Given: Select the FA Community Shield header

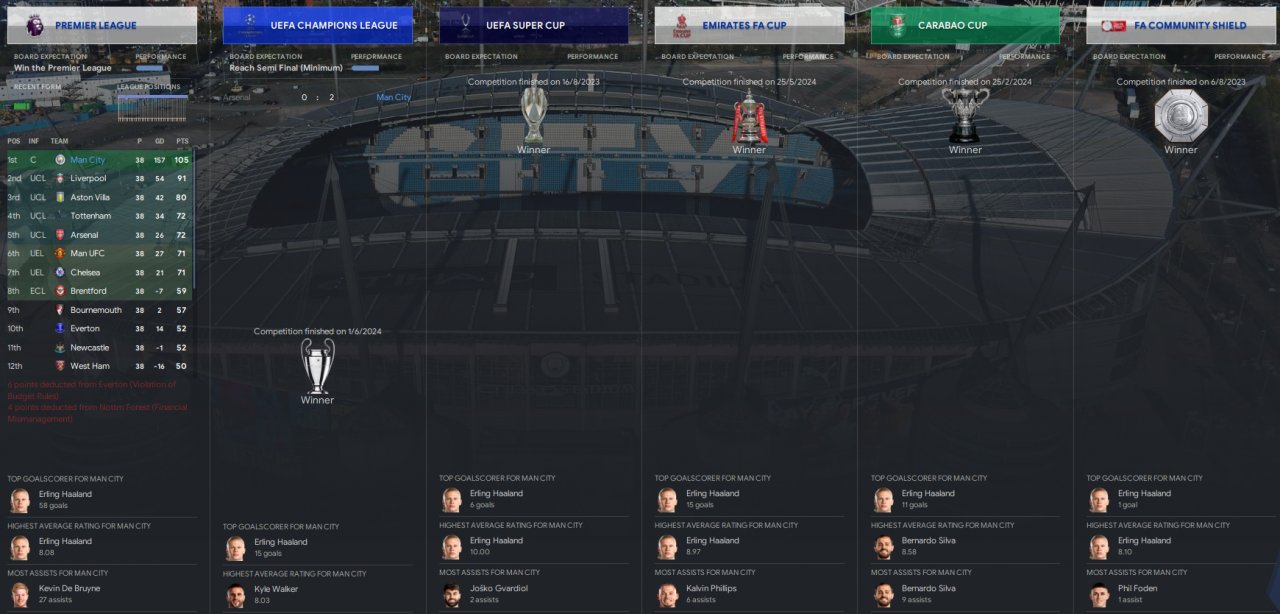Looking at the screenshot, I should click(x=1181, y=25).
